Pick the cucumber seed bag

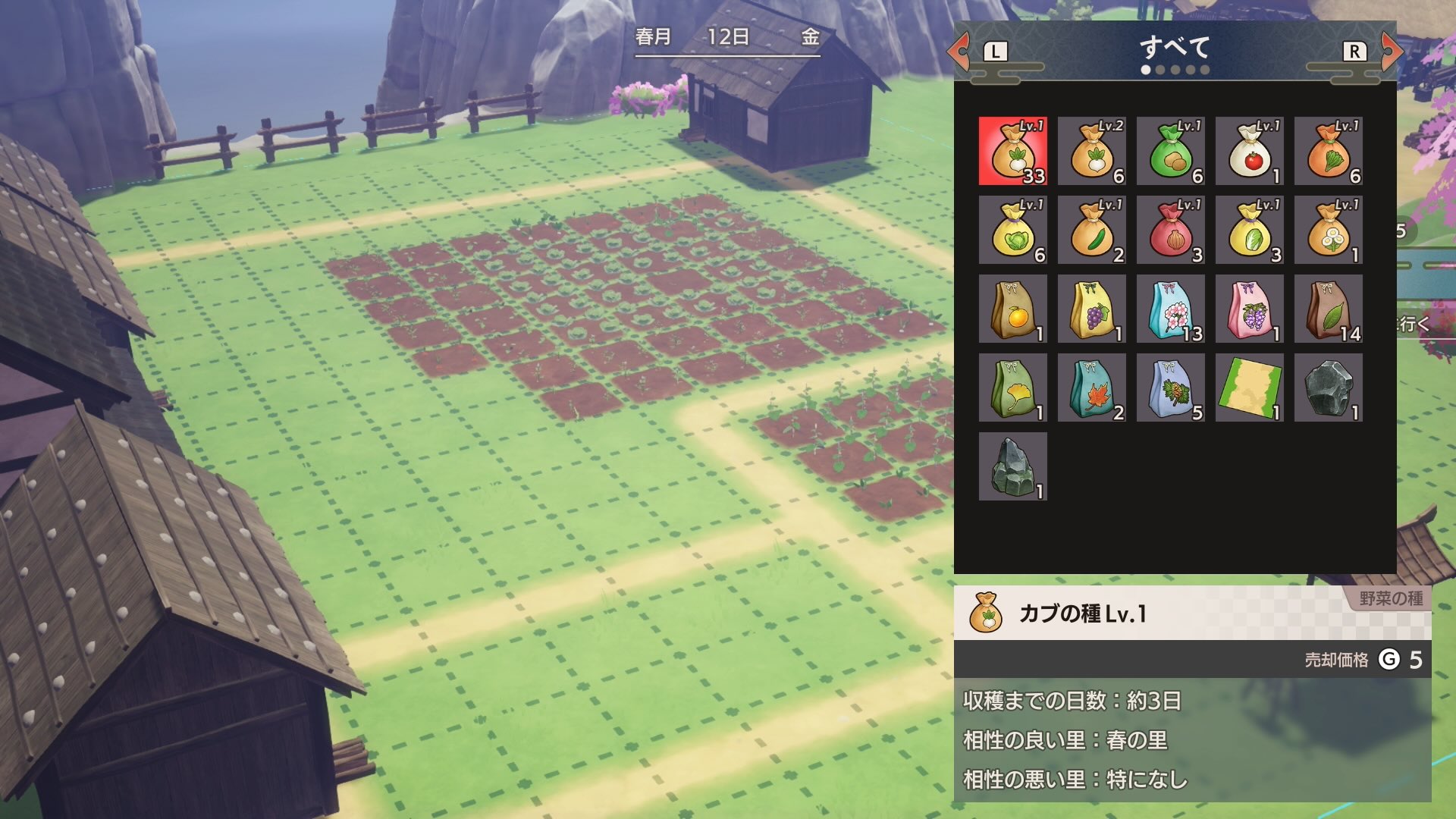coord(1093,229)
